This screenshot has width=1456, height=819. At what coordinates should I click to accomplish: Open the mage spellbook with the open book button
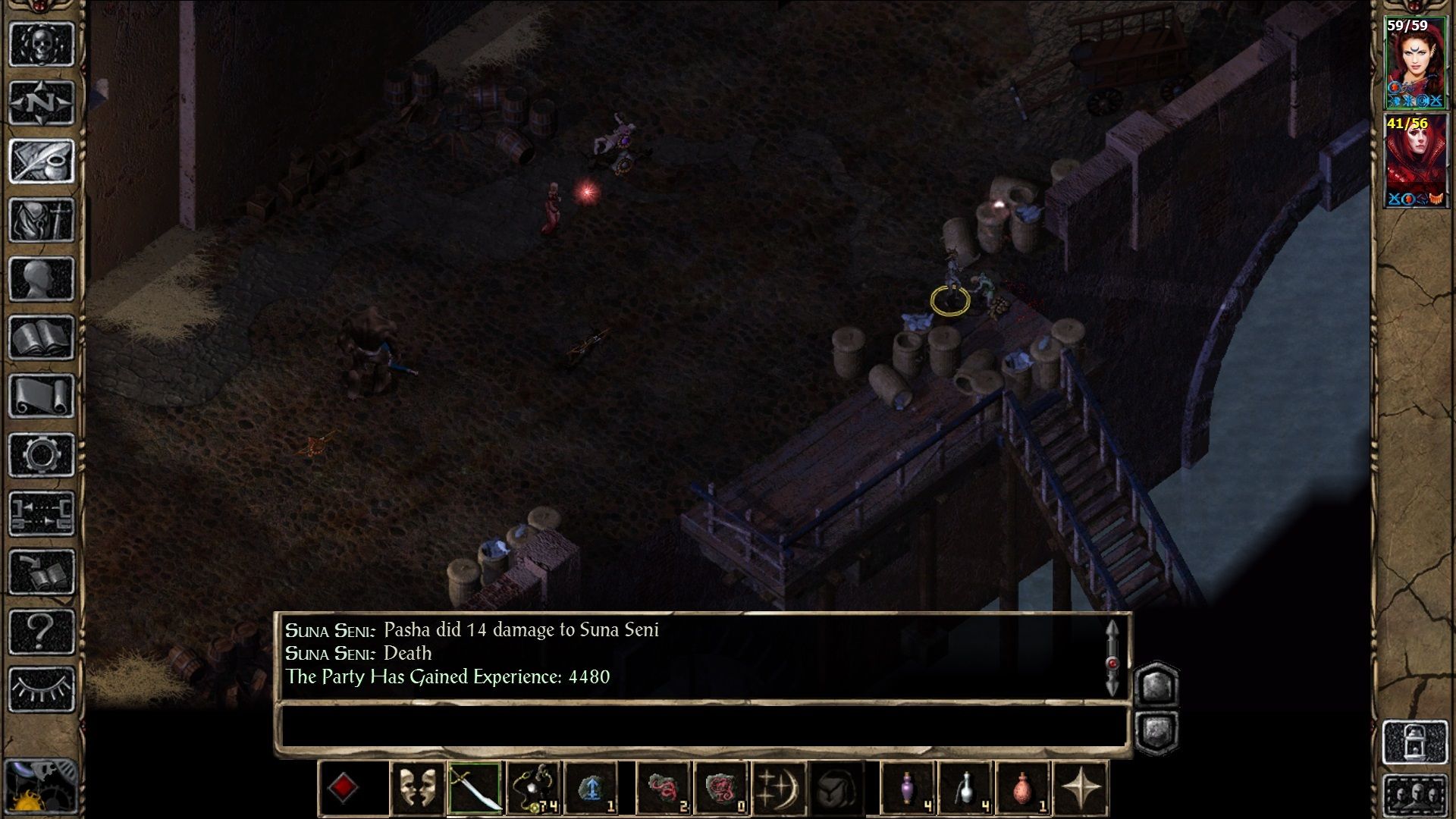42,337
